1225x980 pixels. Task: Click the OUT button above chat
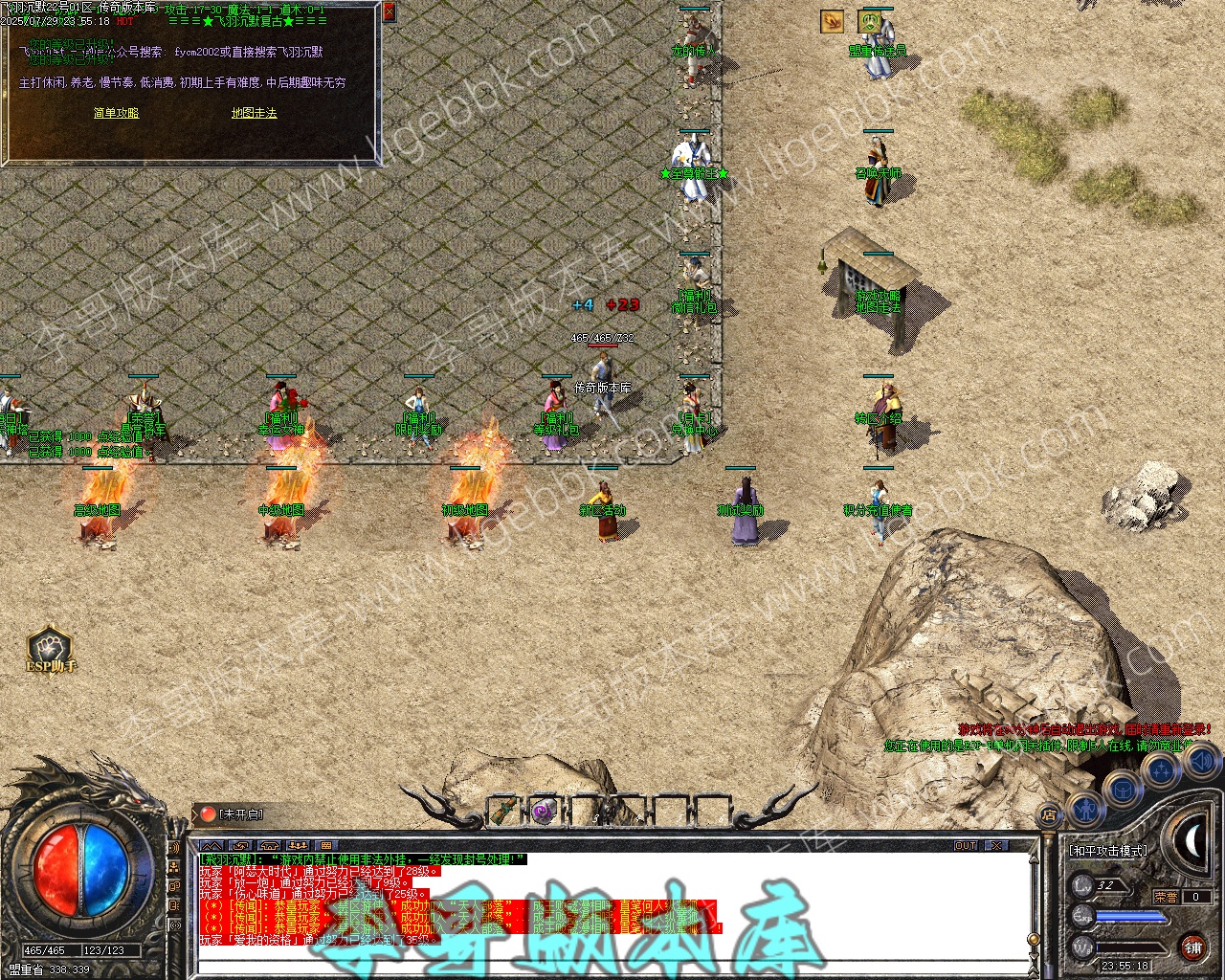coord(966,846)
